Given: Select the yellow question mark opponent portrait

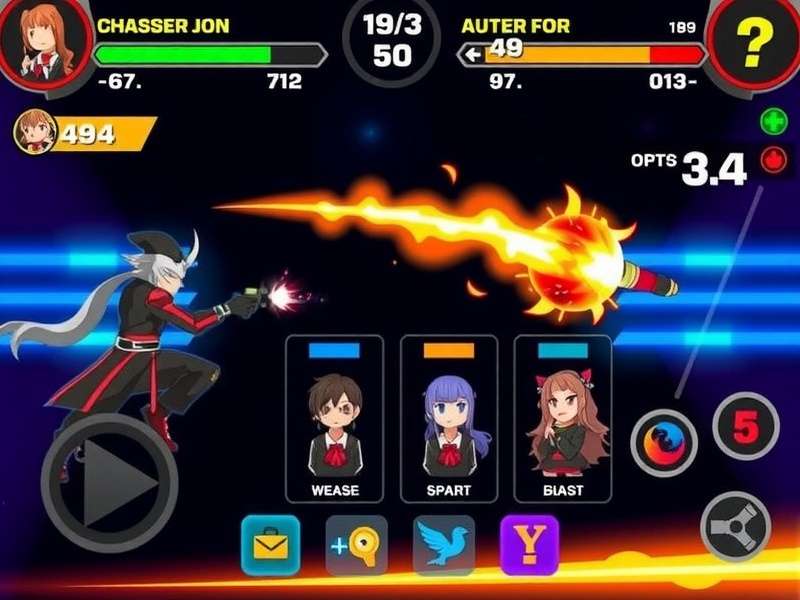Looking at the screenshot, I should [754, 42].
